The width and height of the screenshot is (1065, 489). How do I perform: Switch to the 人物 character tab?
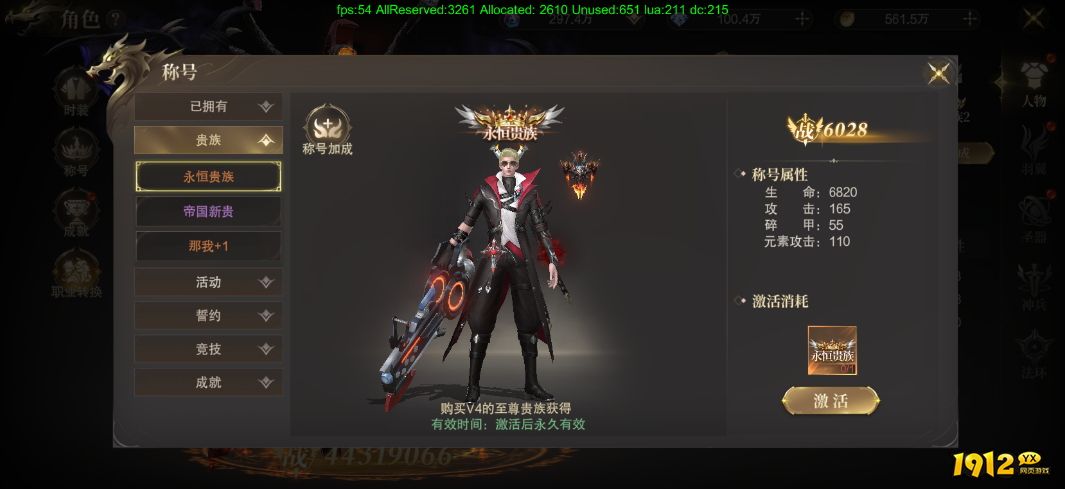[1033, 84]
